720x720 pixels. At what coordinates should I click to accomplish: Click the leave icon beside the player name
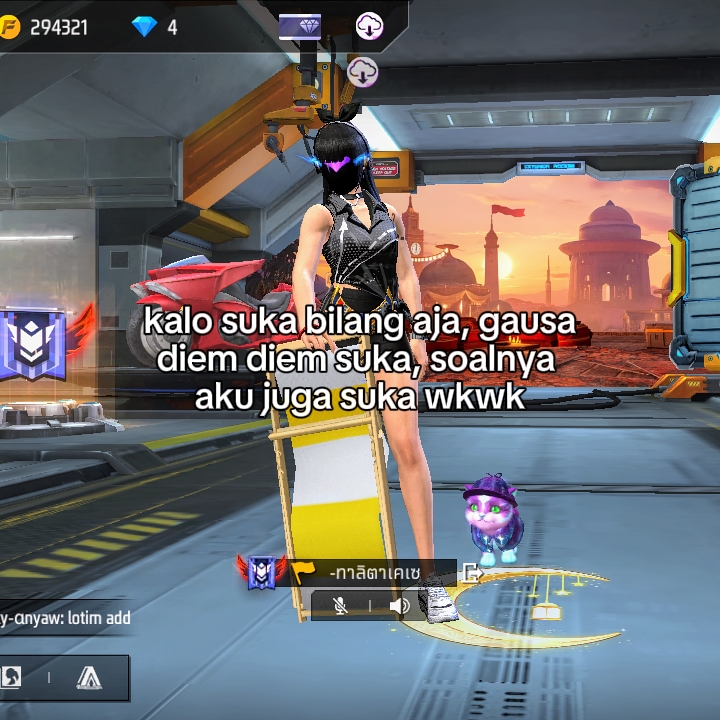click(472, 572)
